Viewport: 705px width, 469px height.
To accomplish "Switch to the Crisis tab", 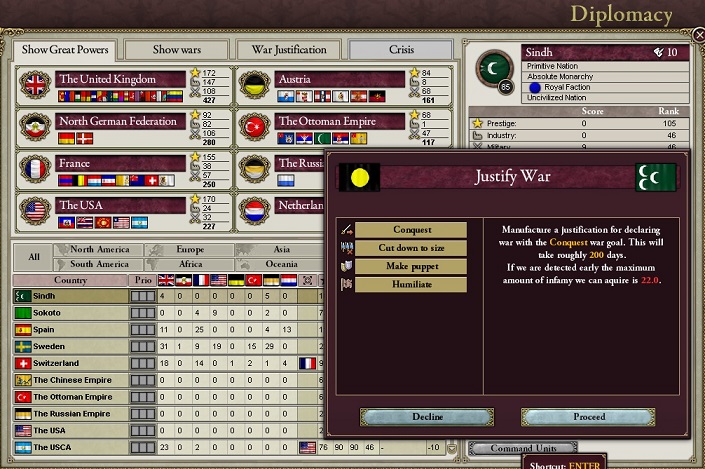I will [400, 50].
